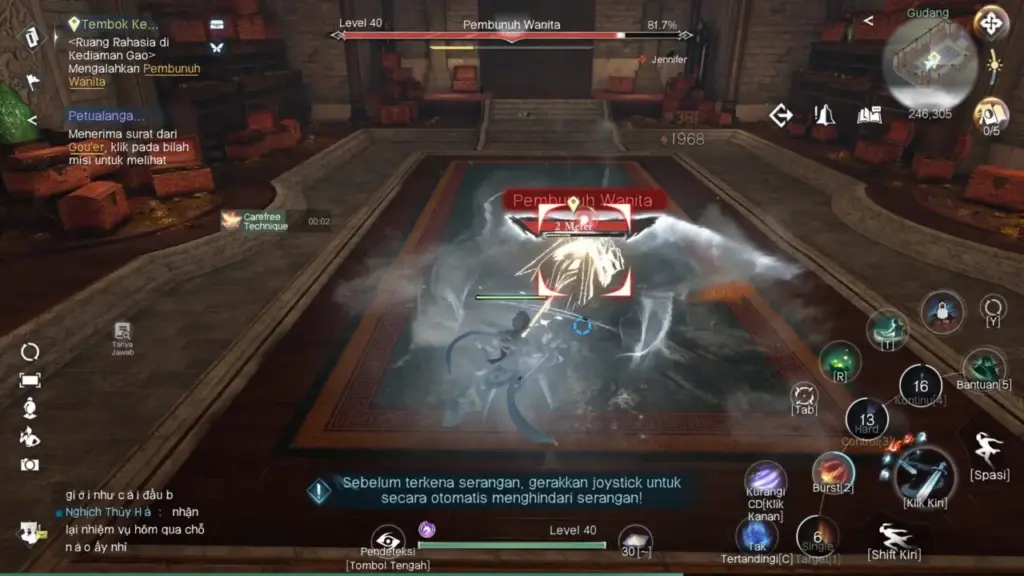The image size is (1024, 576).
Task: Collapse the minimap icon row arrow
Action: pos(868,20)
